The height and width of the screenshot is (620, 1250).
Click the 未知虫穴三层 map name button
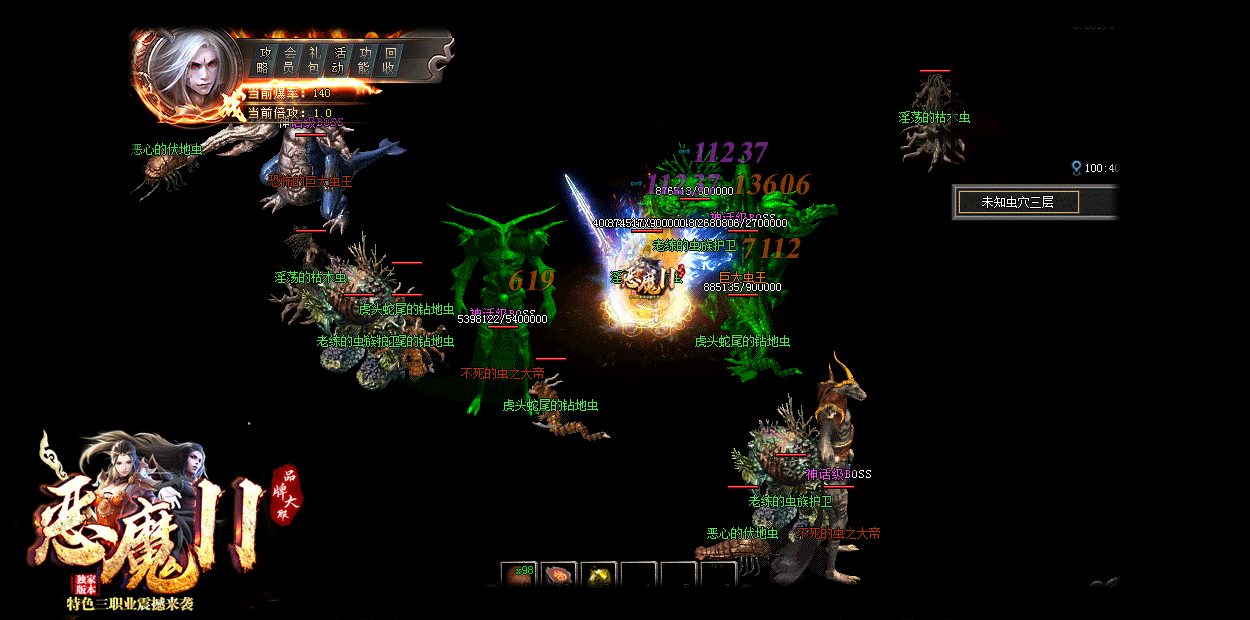click(x=1018, y=202)
